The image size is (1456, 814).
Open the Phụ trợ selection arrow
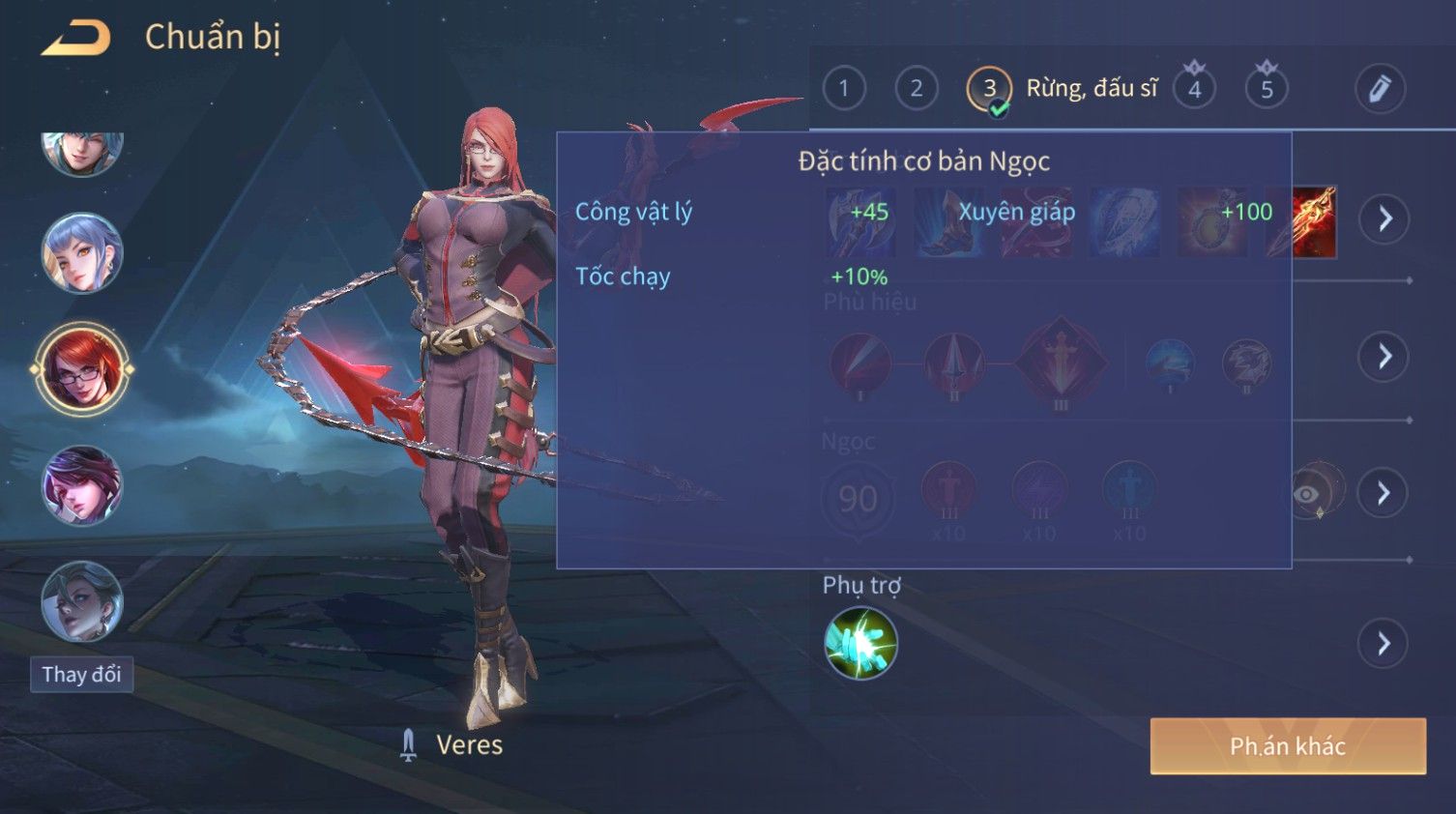[1384, 643]
